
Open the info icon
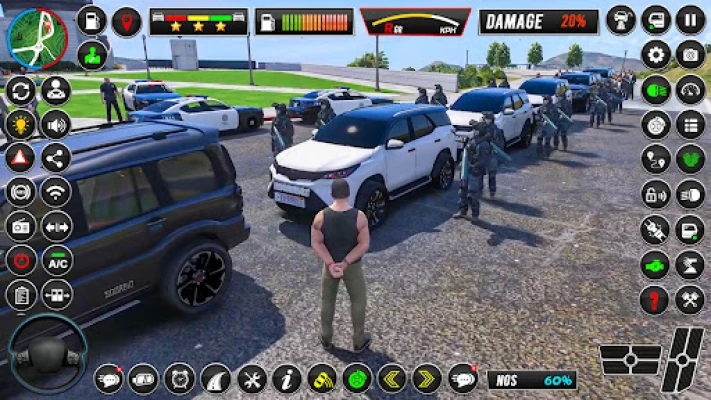click(287, 378)
